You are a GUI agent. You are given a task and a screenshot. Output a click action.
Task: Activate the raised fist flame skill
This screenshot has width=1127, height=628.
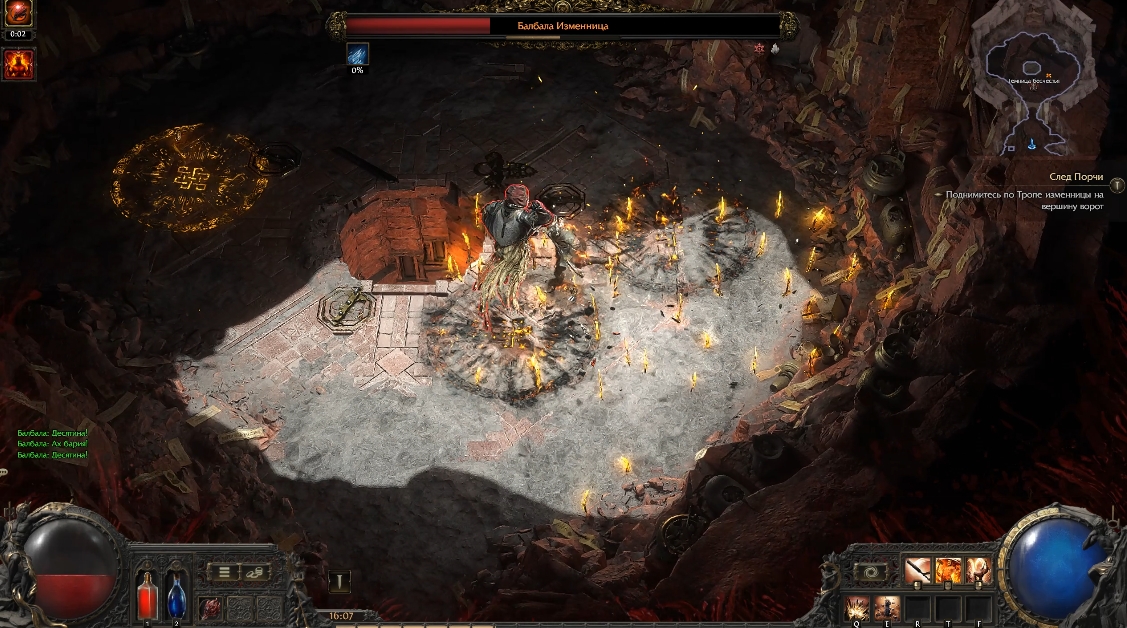point(978,571)
